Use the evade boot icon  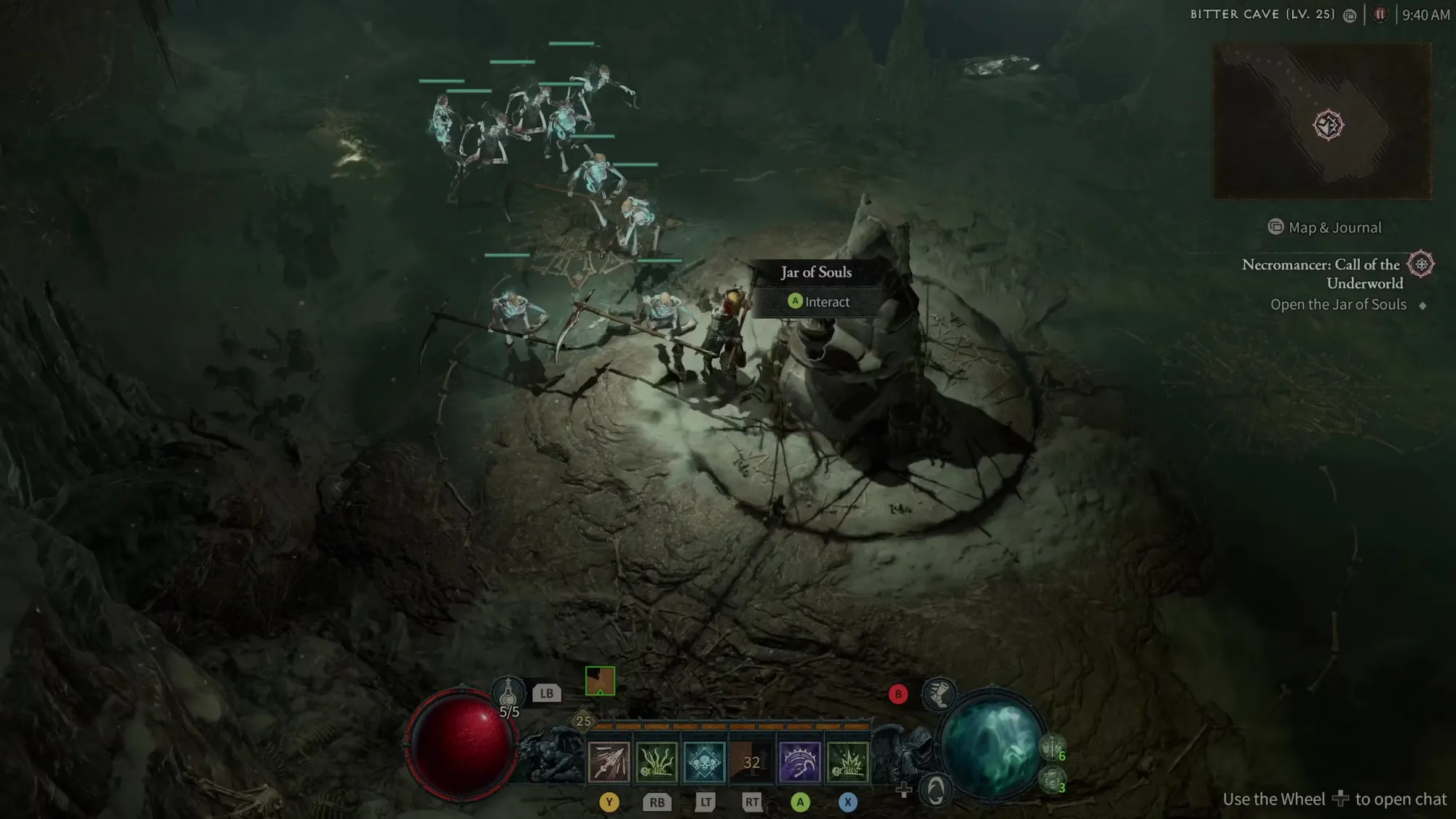pyautogui.click(x=939, y=694)
